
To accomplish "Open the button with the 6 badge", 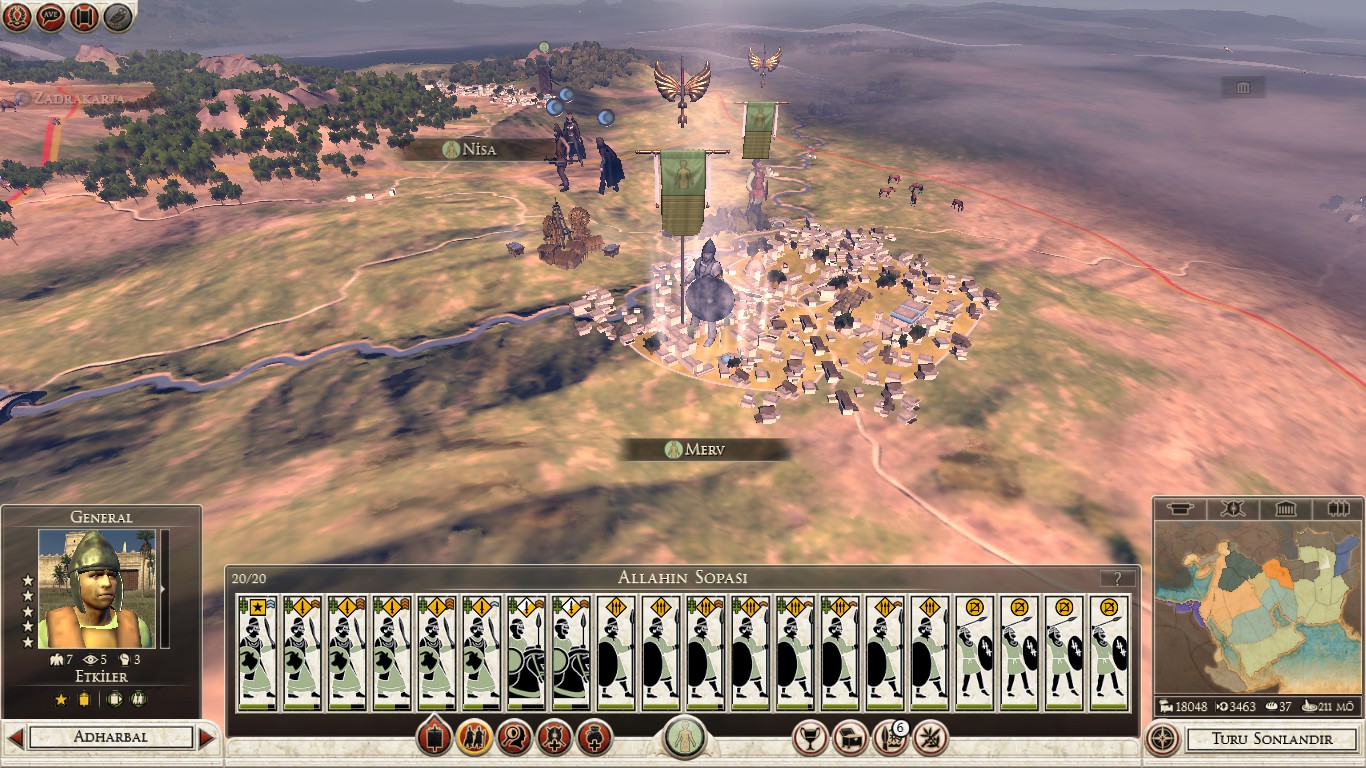I will pos(890,738).
